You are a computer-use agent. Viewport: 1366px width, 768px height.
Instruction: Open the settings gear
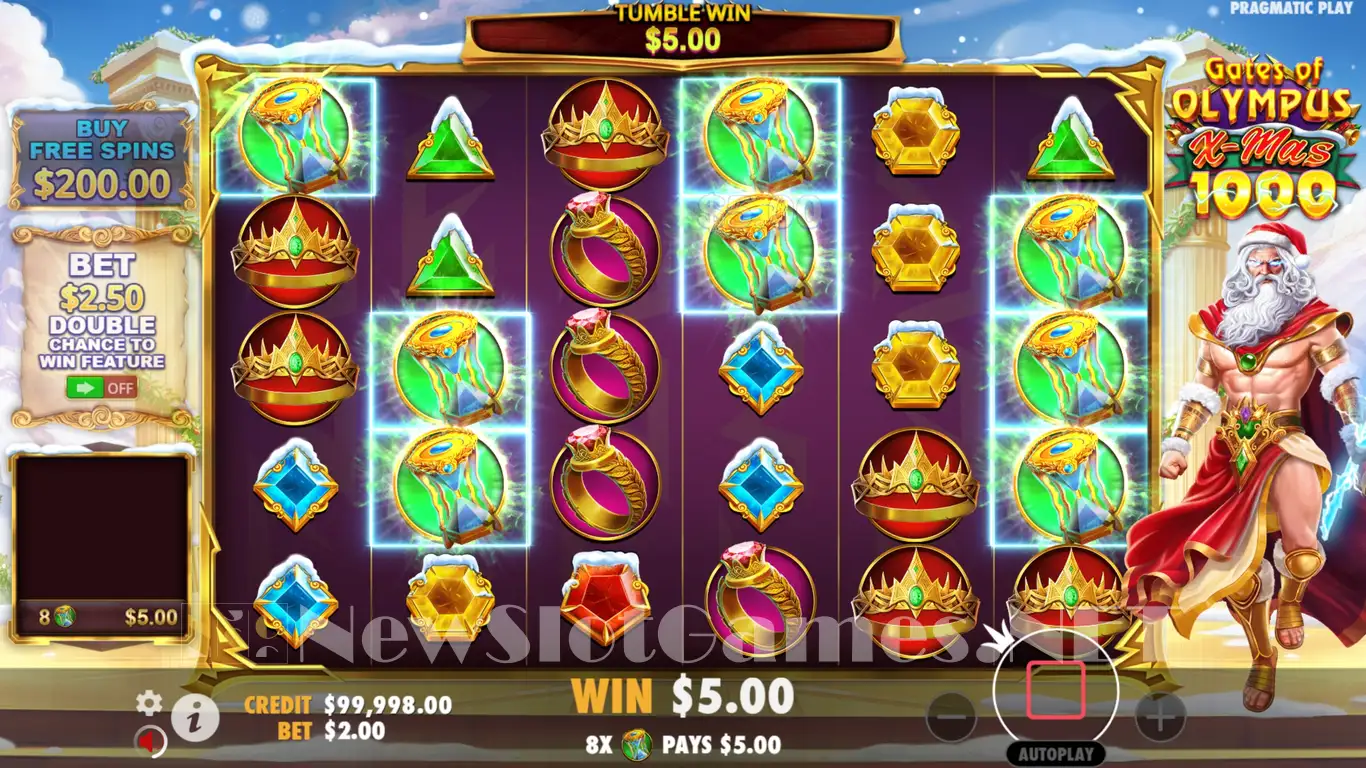[x=149, y=703]
